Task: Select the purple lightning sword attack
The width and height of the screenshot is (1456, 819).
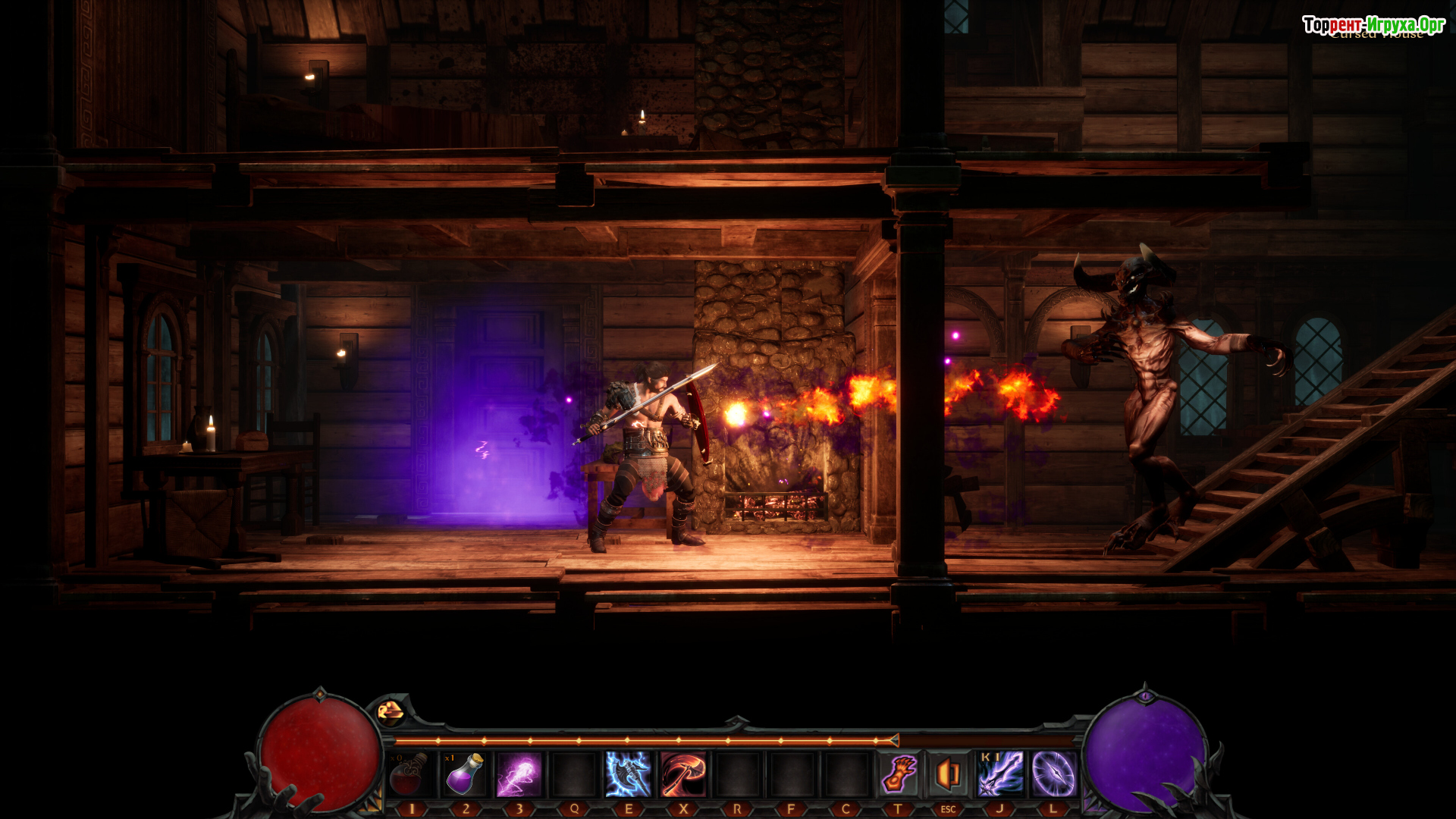Action: (x=1000, y=774)
